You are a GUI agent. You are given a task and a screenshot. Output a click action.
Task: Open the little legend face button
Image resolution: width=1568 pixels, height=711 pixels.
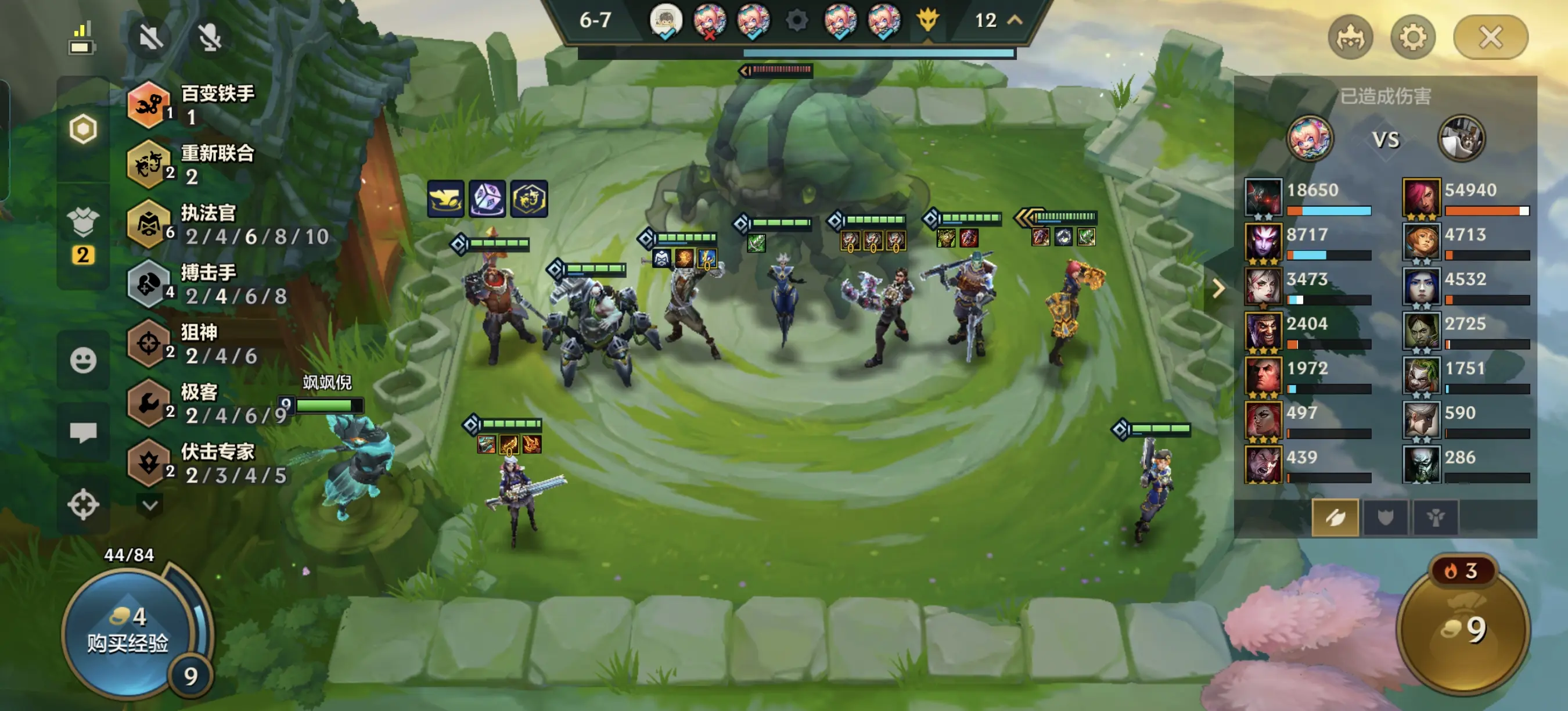pos(1350,38)
